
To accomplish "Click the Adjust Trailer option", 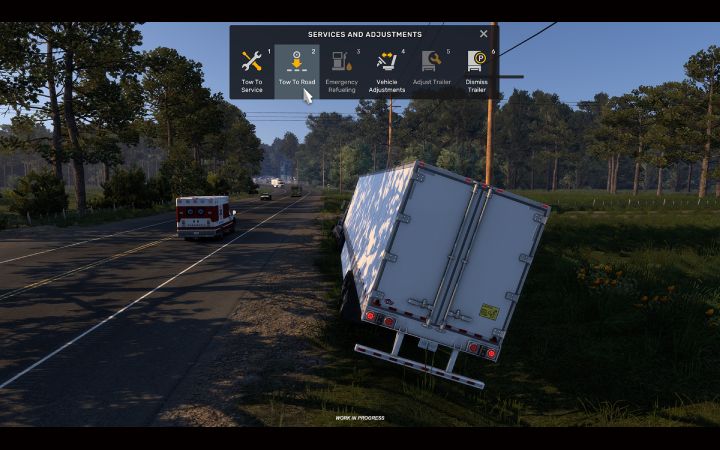I will tap(431, 70).
